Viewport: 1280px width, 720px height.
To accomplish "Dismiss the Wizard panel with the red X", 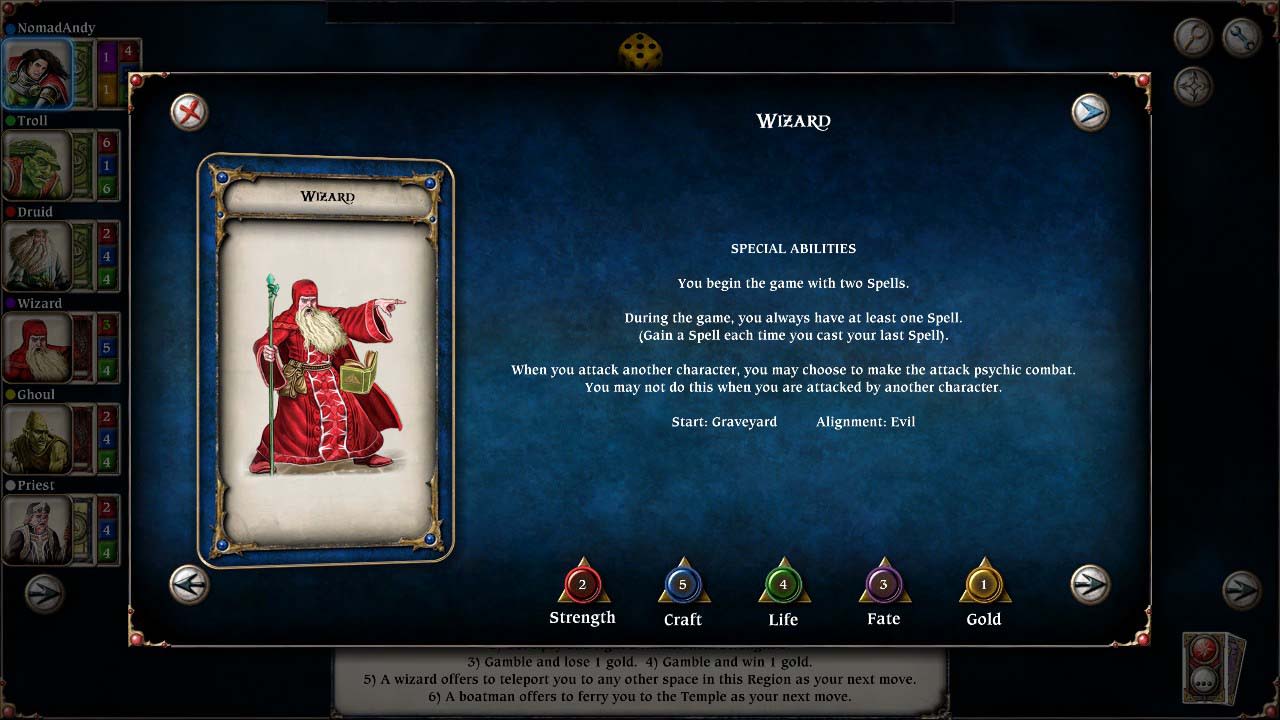I will (189, 113).
